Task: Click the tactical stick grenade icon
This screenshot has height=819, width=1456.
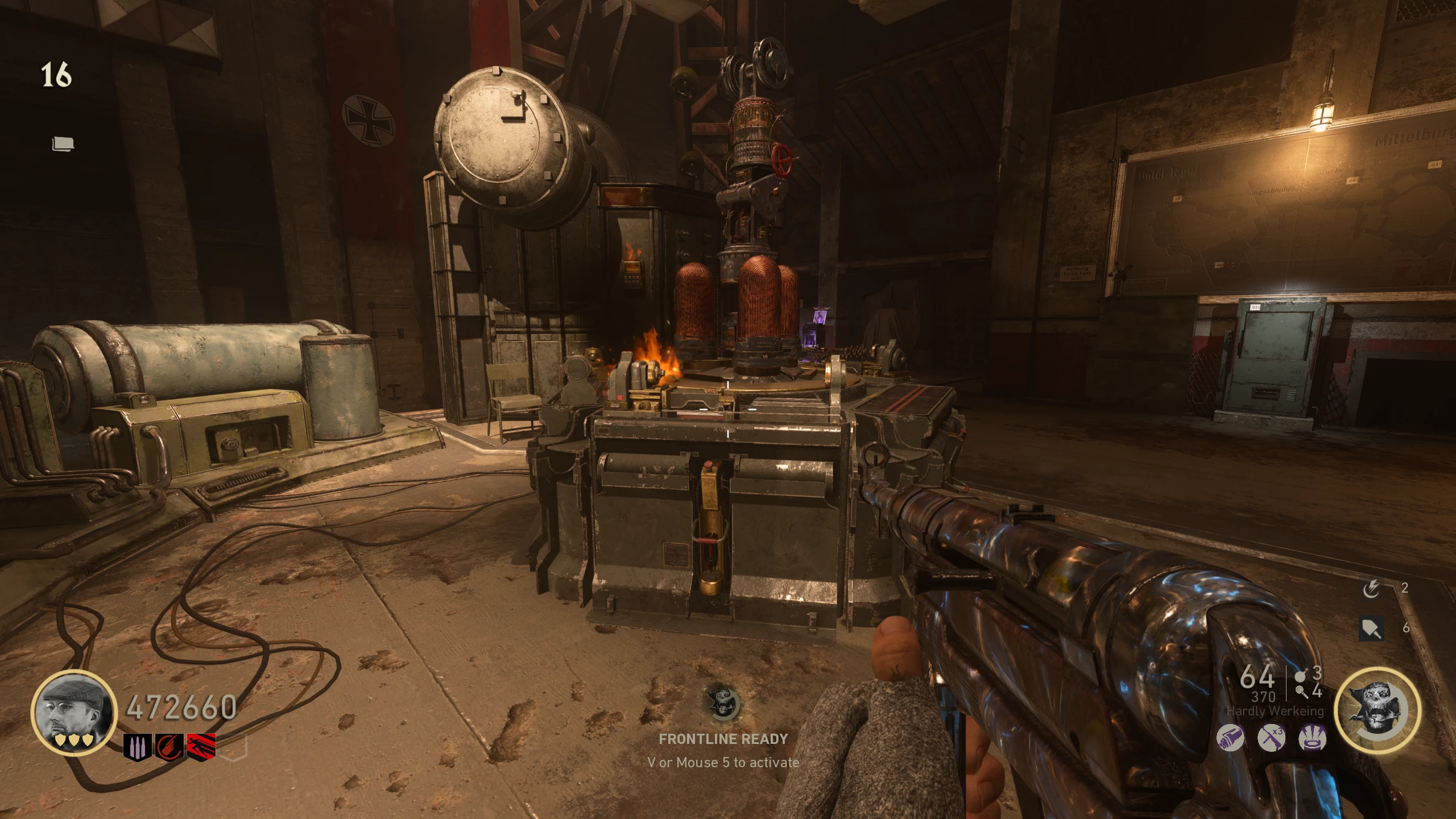Action: 1301,692
